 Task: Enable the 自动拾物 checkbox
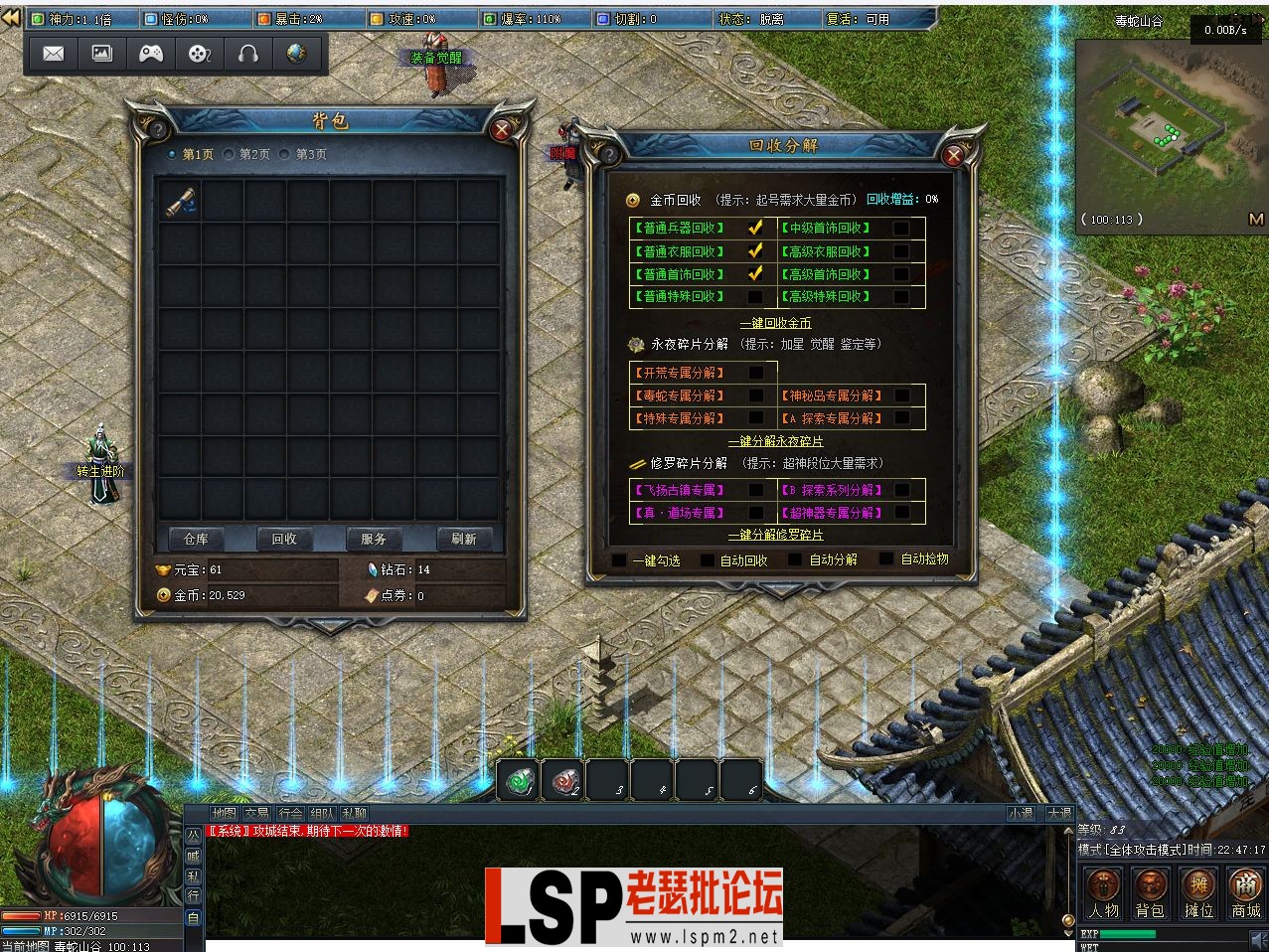887,559
